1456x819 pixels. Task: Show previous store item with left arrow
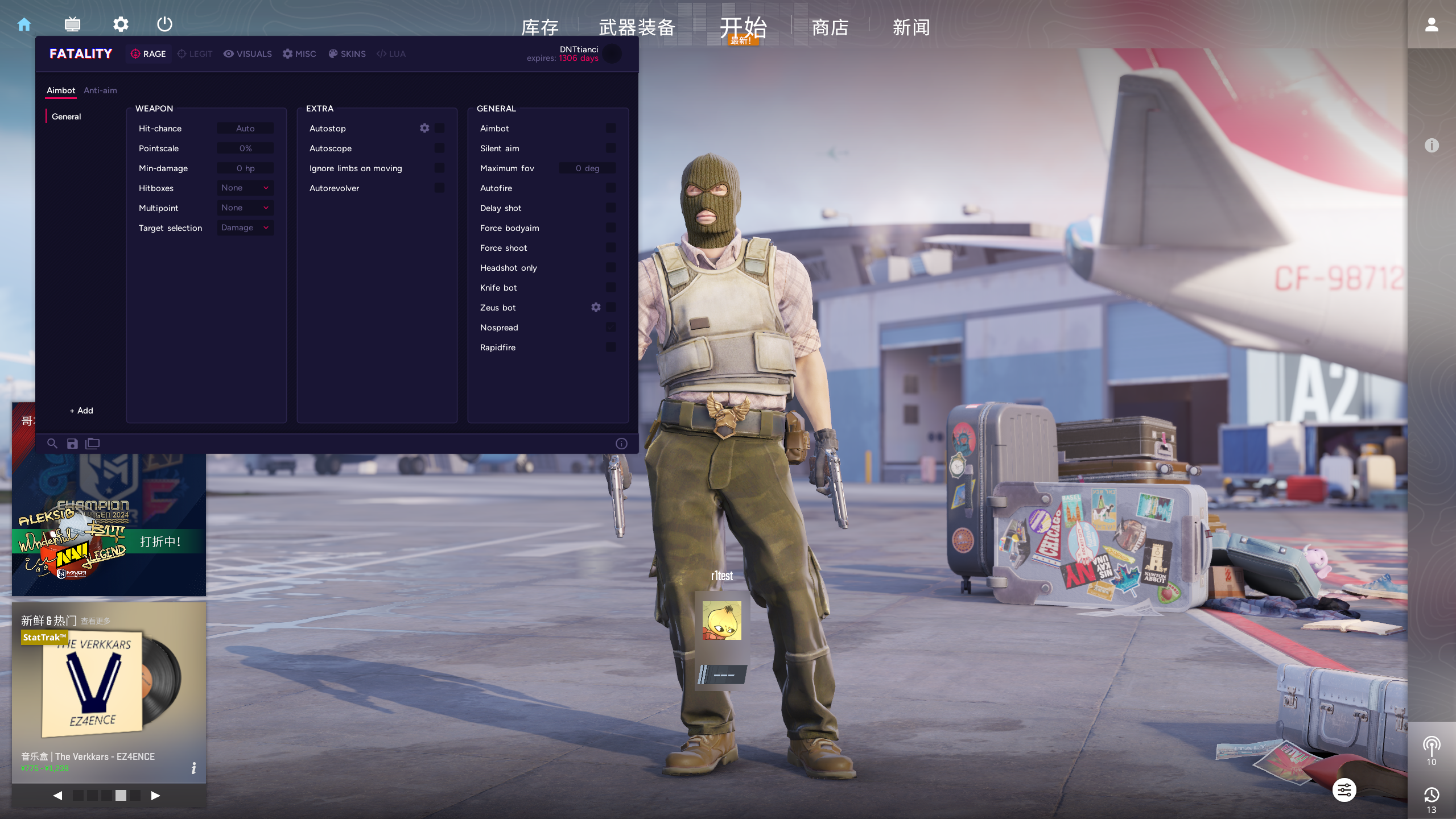(x=57, y=796)
